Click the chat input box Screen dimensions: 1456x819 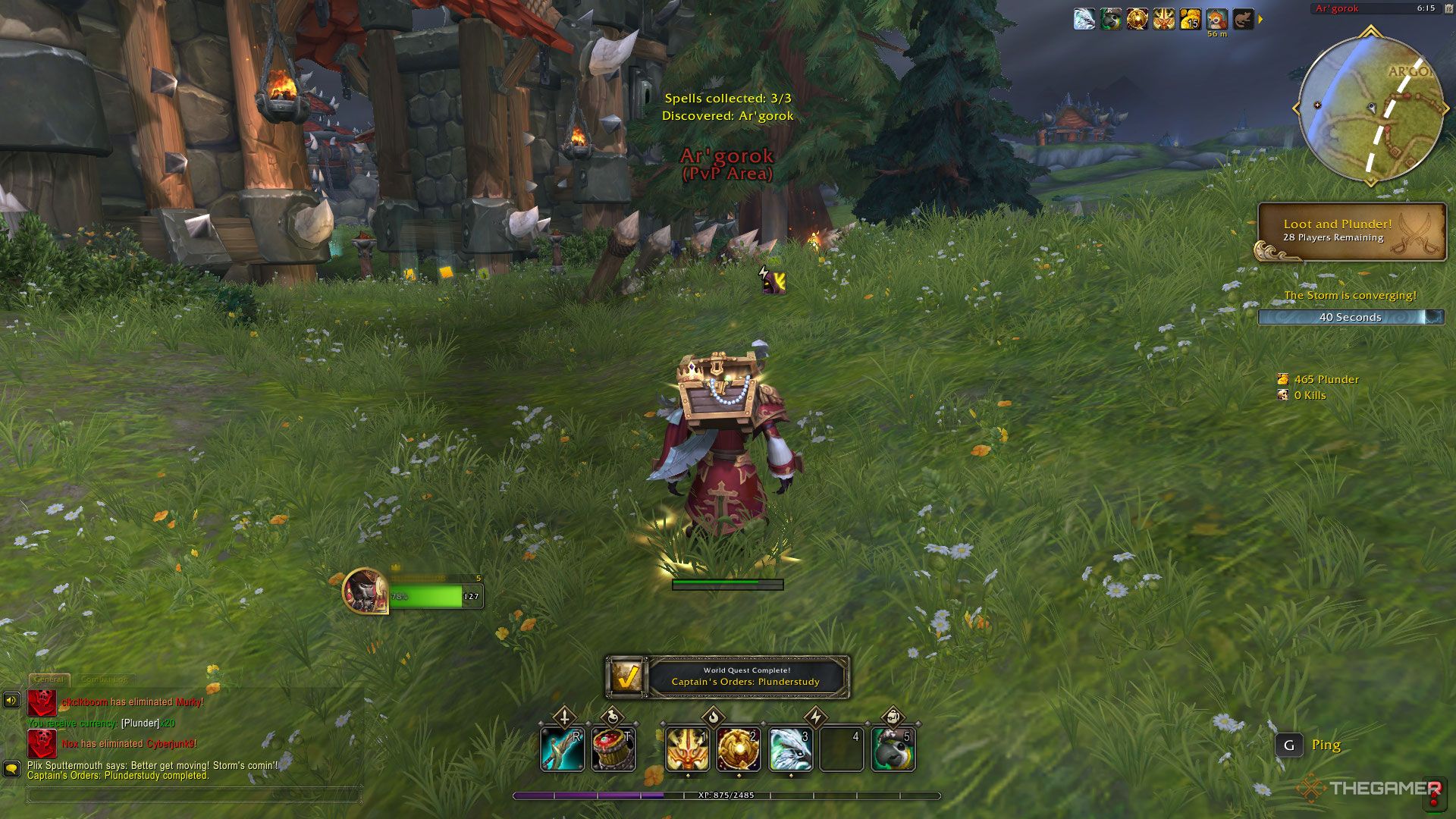194,795
